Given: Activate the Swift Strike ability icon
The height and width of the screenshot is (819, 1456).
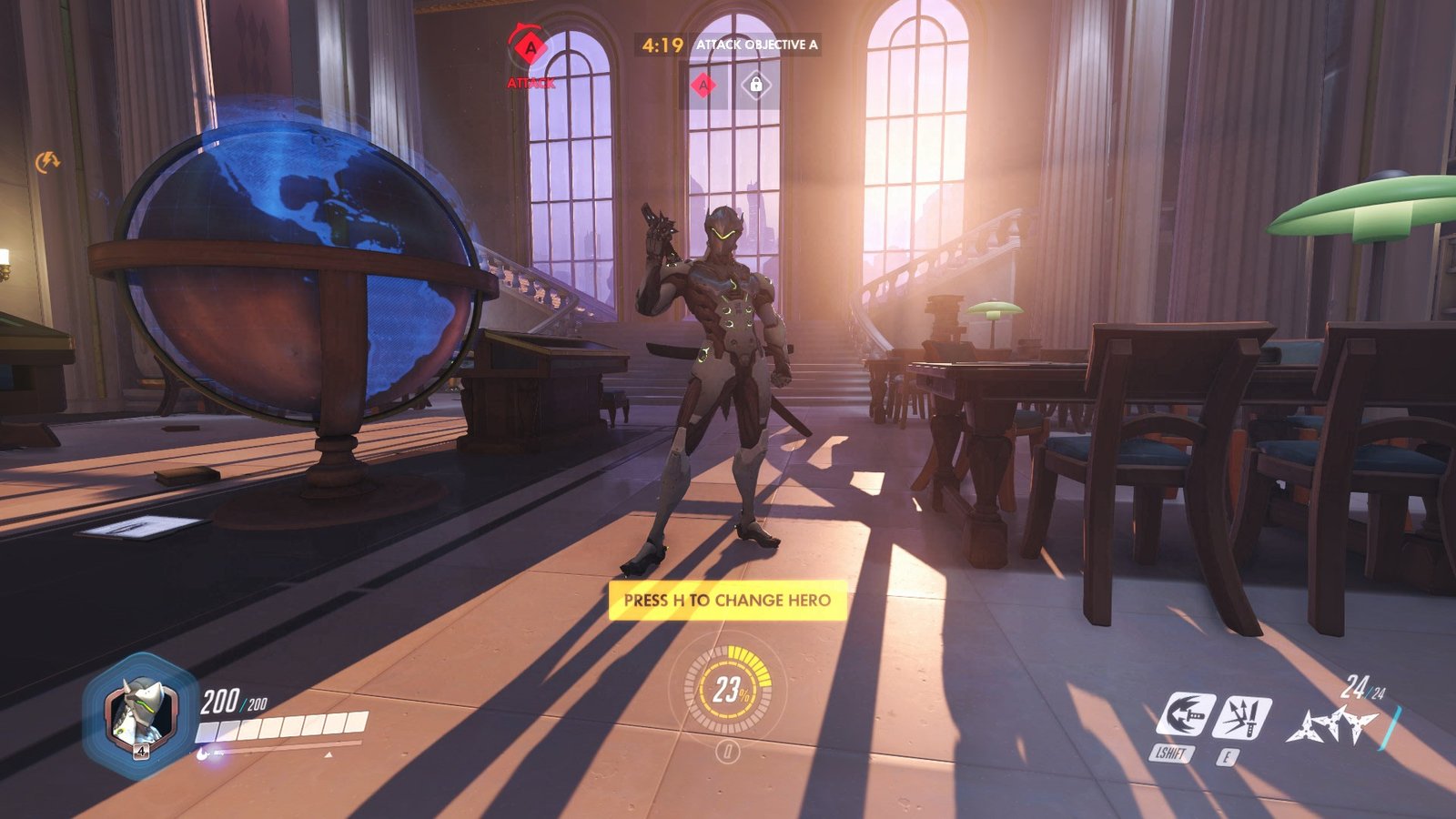Looking at the screenshot, I should (1186, 714).
